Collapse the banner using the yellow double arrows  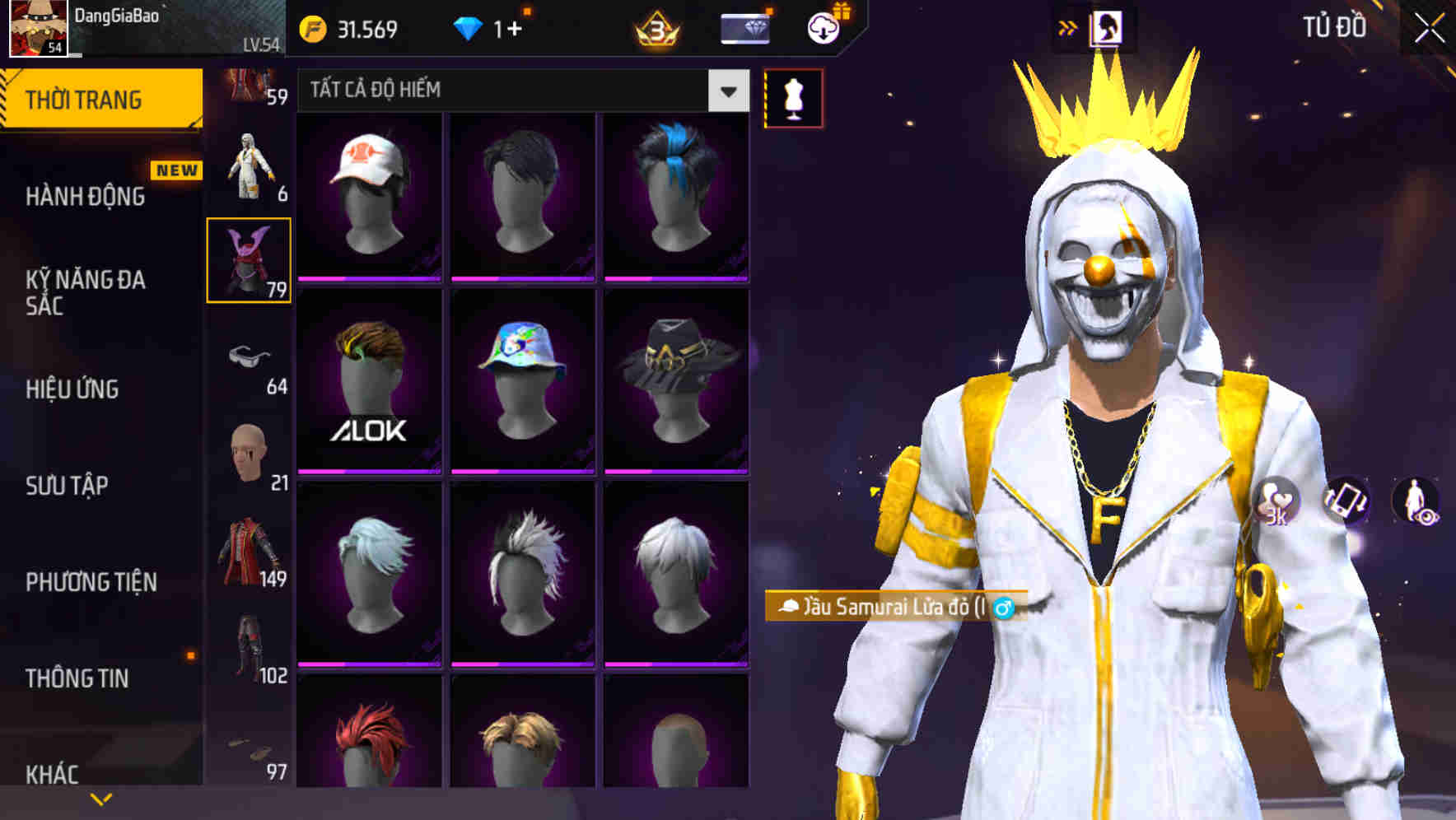[x=1068, y=26]
